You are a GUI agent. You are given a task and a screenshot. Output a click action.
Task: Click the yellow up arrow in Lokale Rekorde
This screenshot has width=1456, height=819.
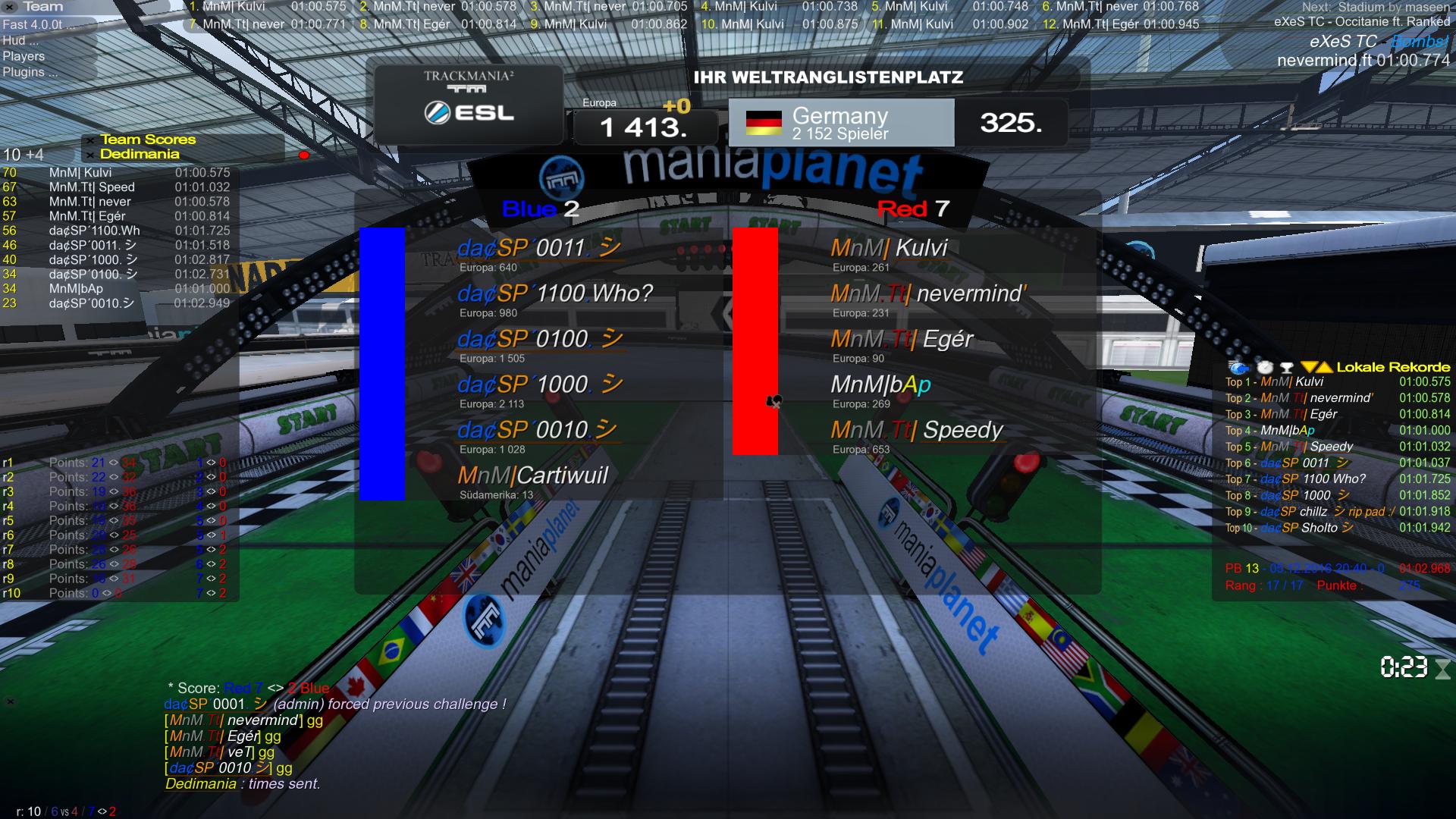[x=1324, y=368]
